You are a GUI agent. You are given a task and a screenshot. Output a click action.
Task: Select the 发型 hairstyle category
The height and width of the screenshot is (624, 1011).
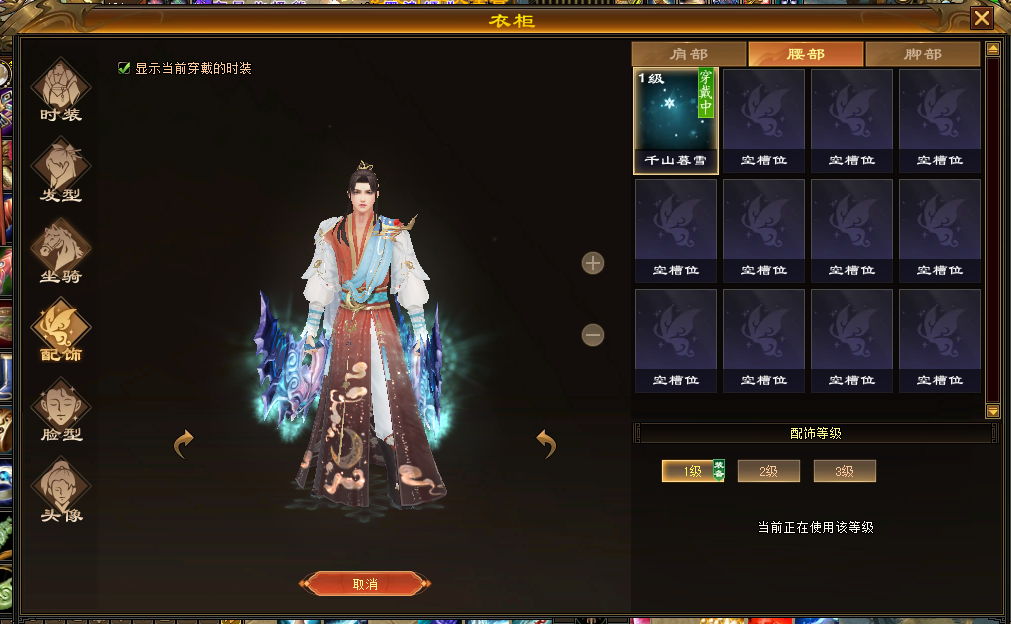pyautogui.click(x=61, y=170)
